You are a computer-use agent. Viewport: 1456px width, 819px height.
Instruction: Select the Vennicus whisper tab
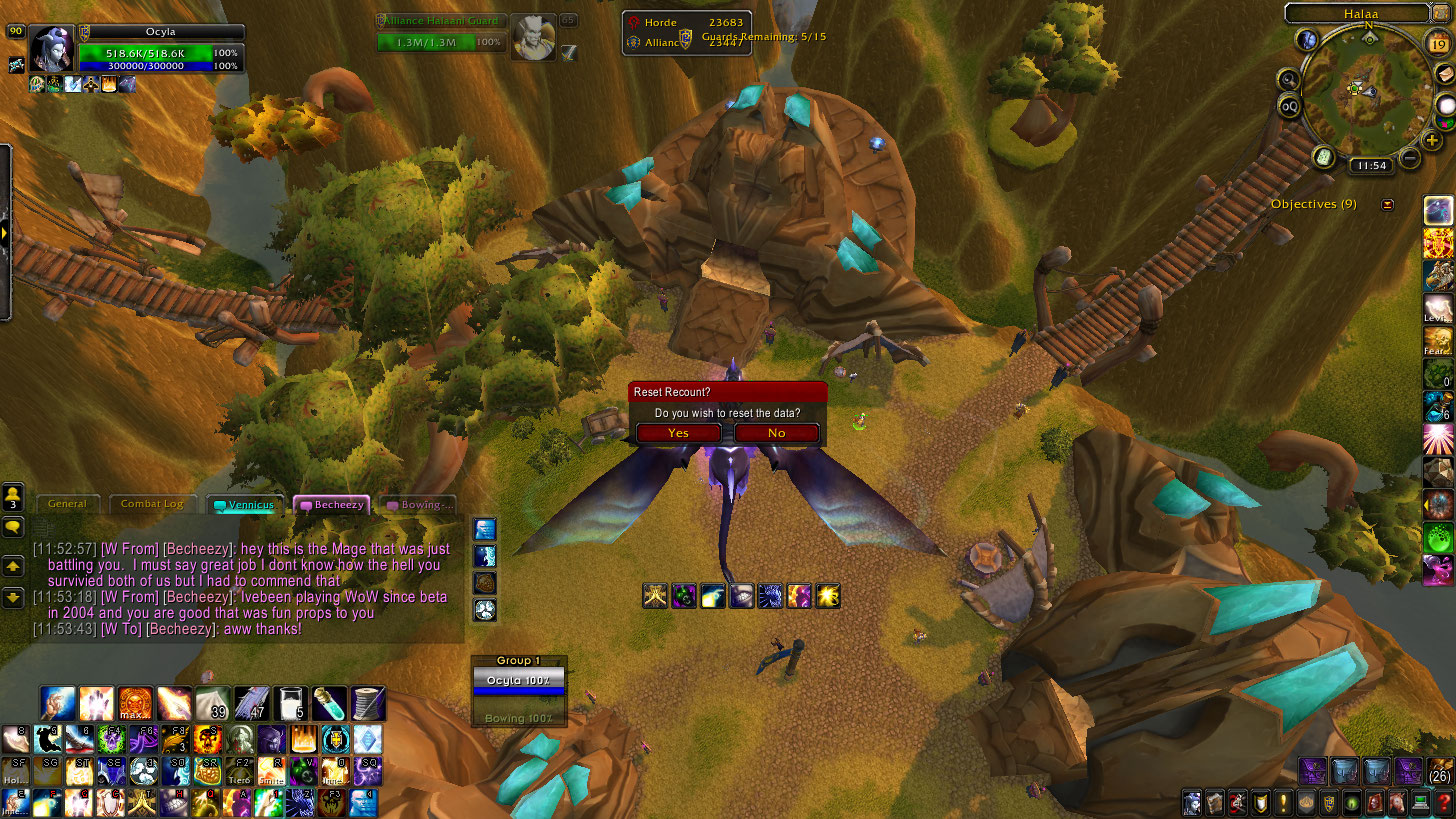point(244,505)
